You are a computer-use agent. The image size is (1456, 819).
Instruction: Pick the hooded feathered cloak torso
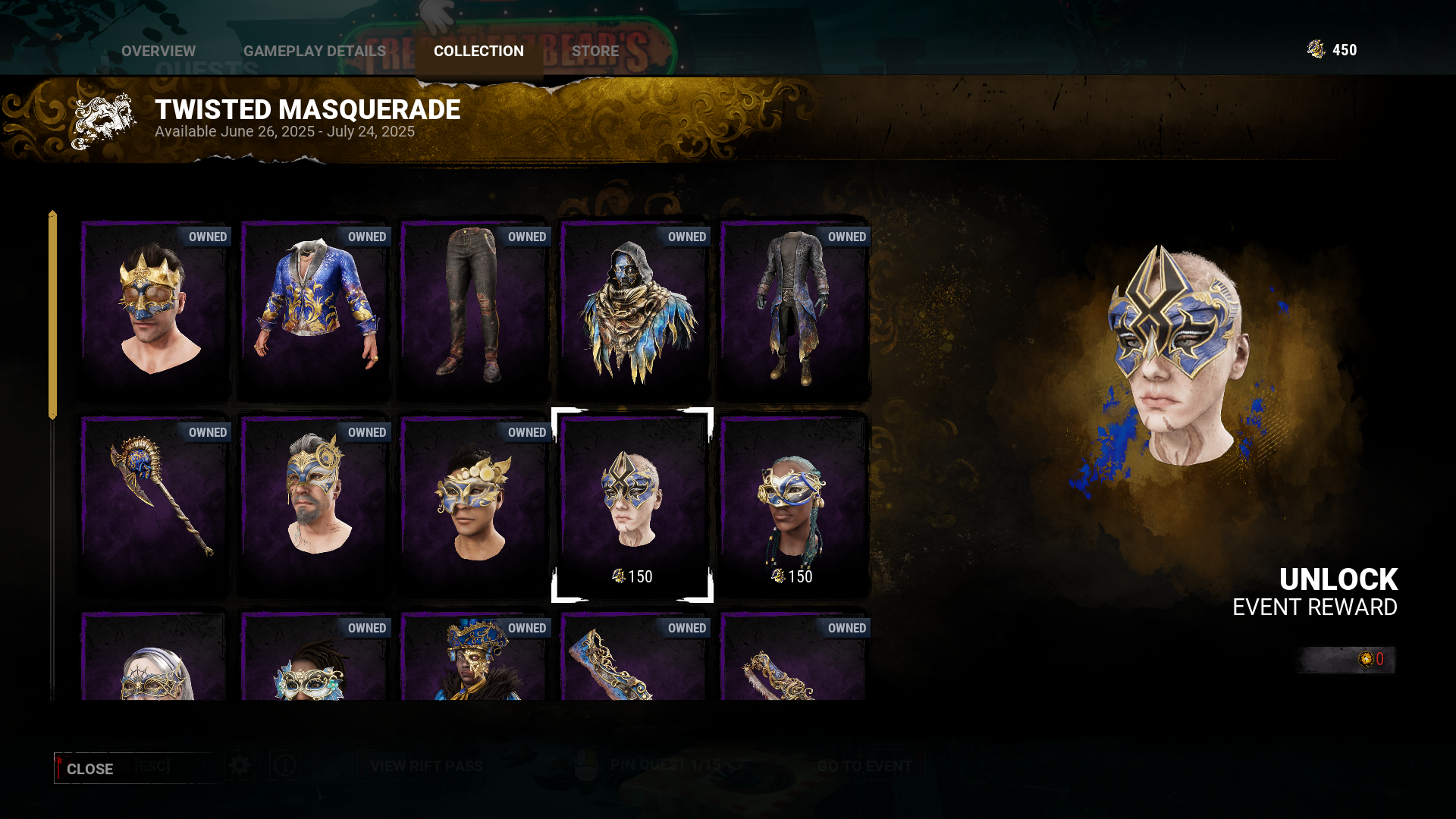pos(635,311)
